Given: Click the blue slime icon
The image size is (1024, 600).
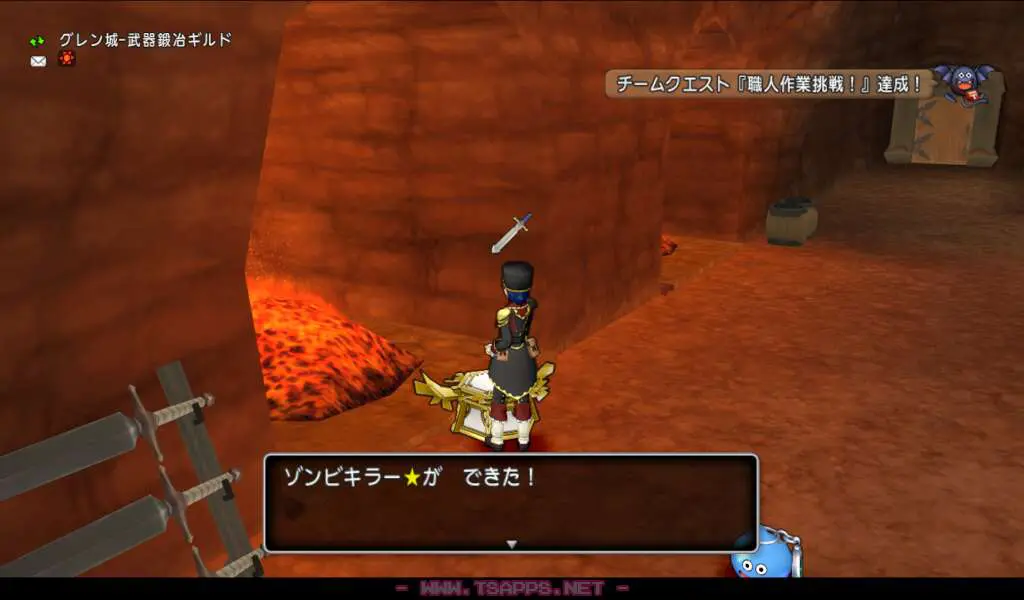Looking at the screenshot, I should click(x=764, y=553).
